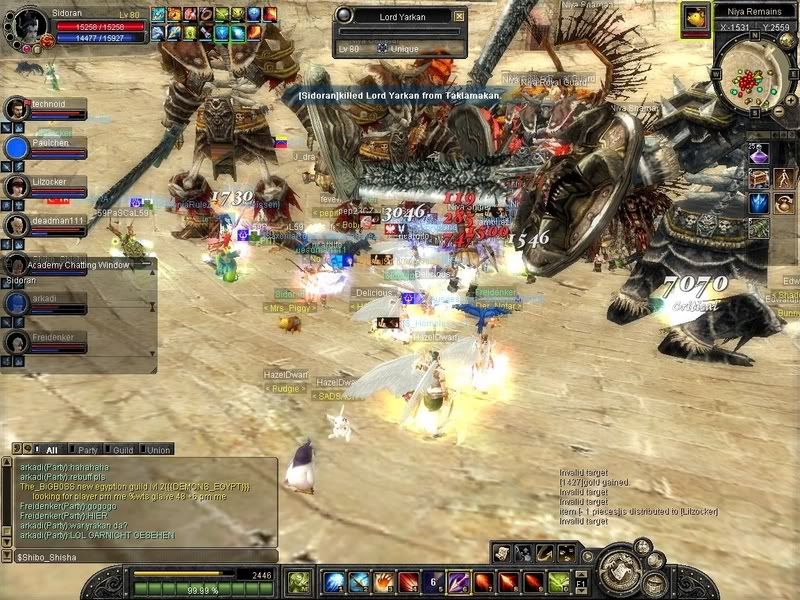Click the chat input field
The height and width of the screenshot is (600, 800).
140,556
